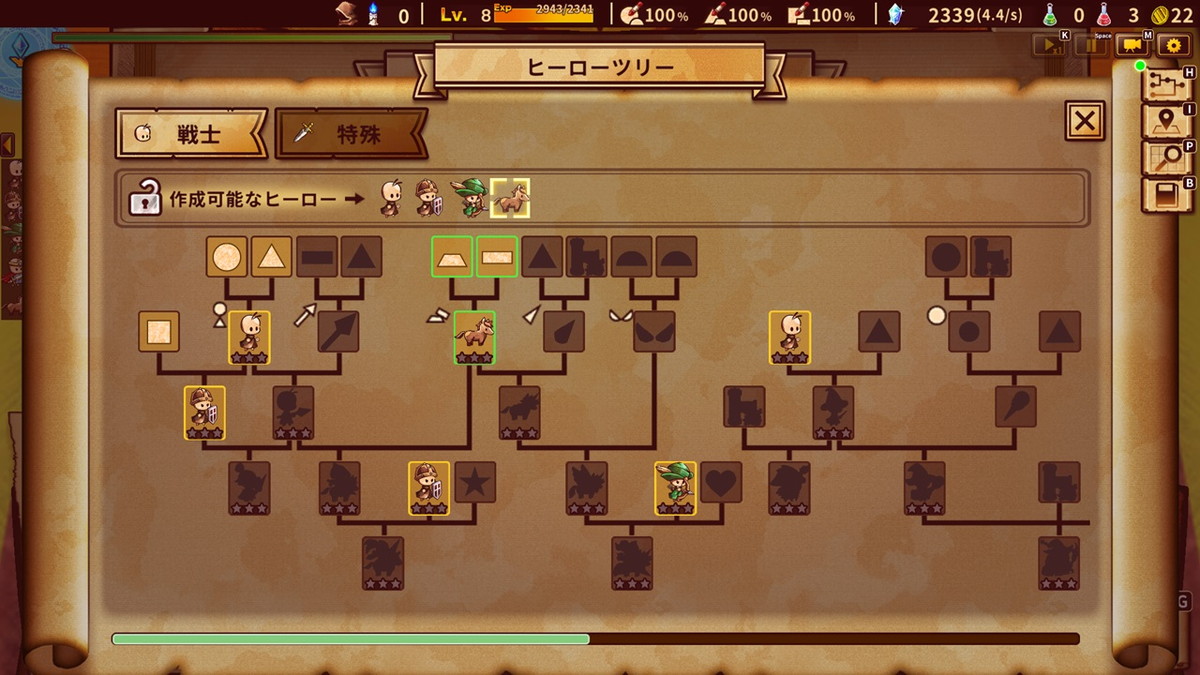The image size is (1200, 675).
Task: Open the book side button
Action: [x=1165, y=194]
